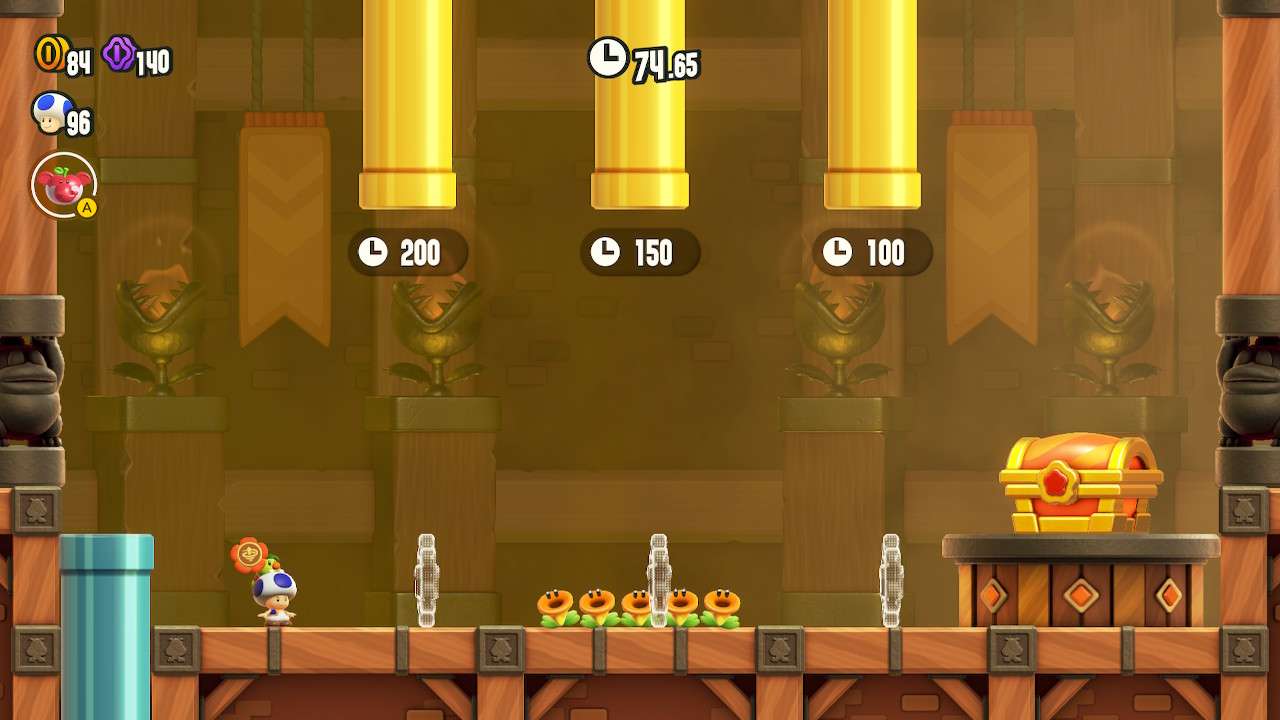The height and width of the screenshot is (720, 1280).
Task: Click the clock icon on the 200 badge
Action: (x=373, y=253)
